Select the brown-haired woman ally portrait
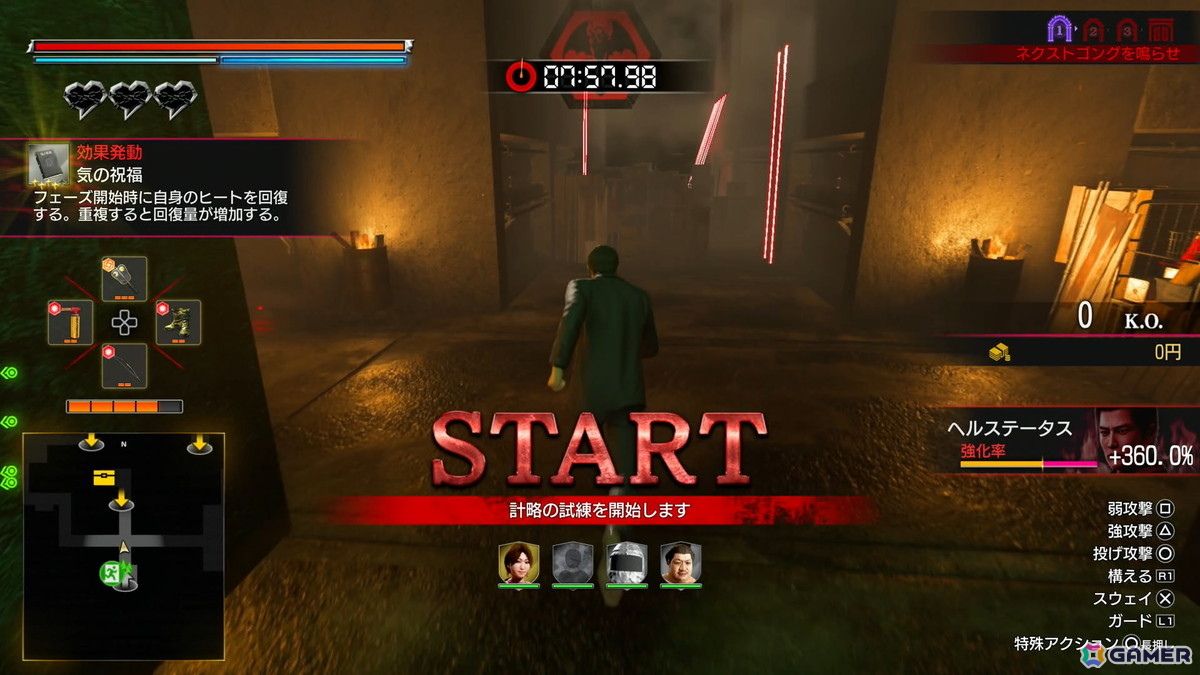The width and height of the screenshot is (1200, 675). click(519, 564)
